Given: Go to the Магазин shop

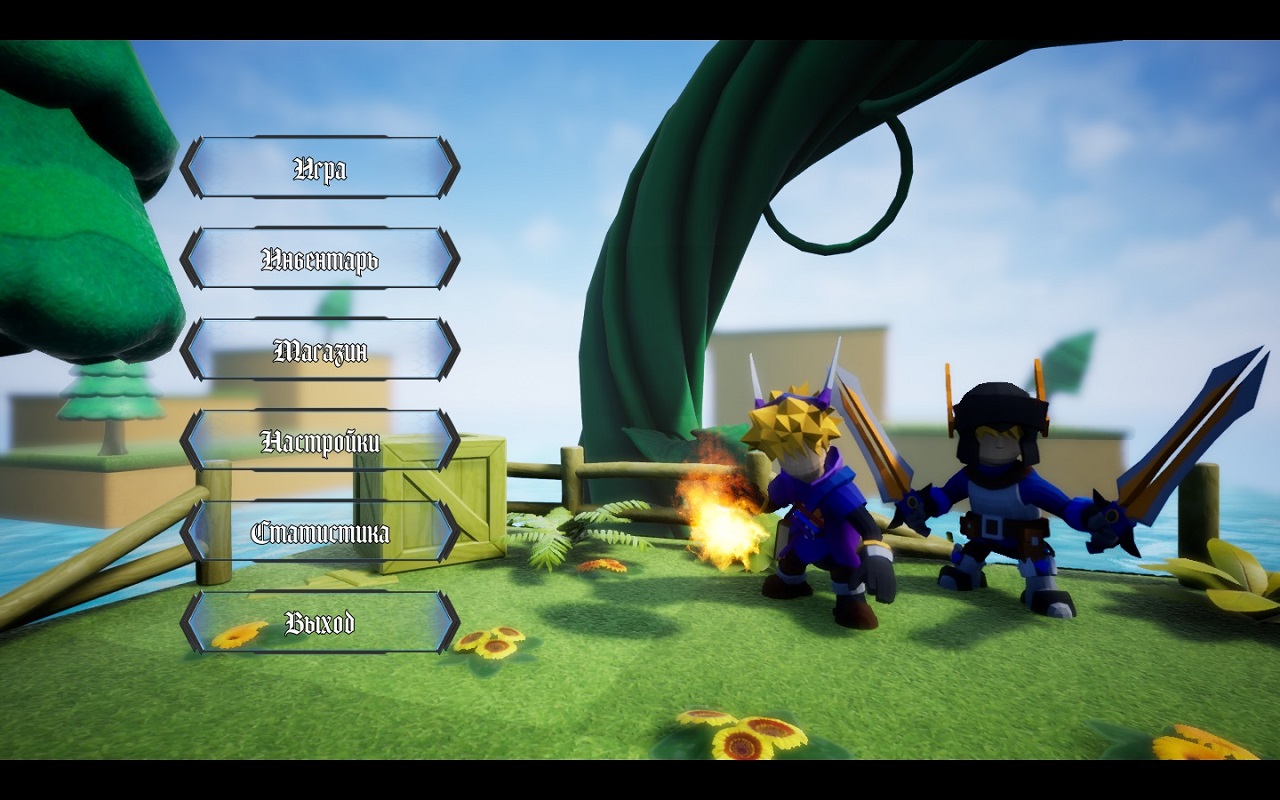Looking at the screenshot, I should (320, 350).
